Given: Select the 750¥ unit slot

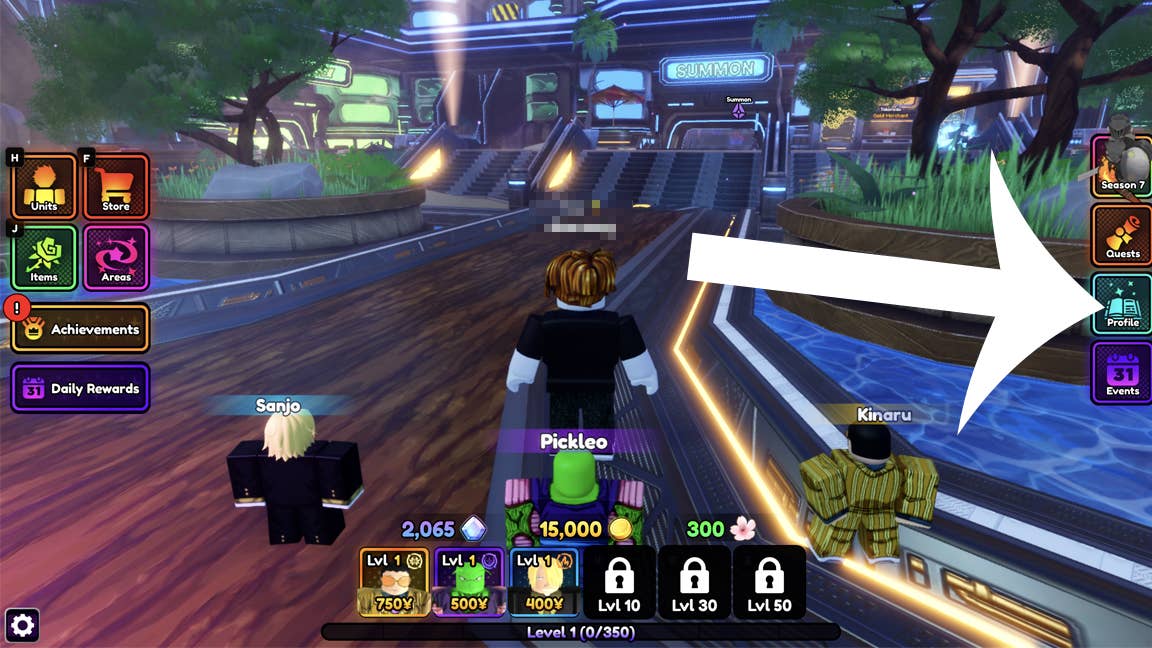Looking at the screenshot, I should (394, 582).
